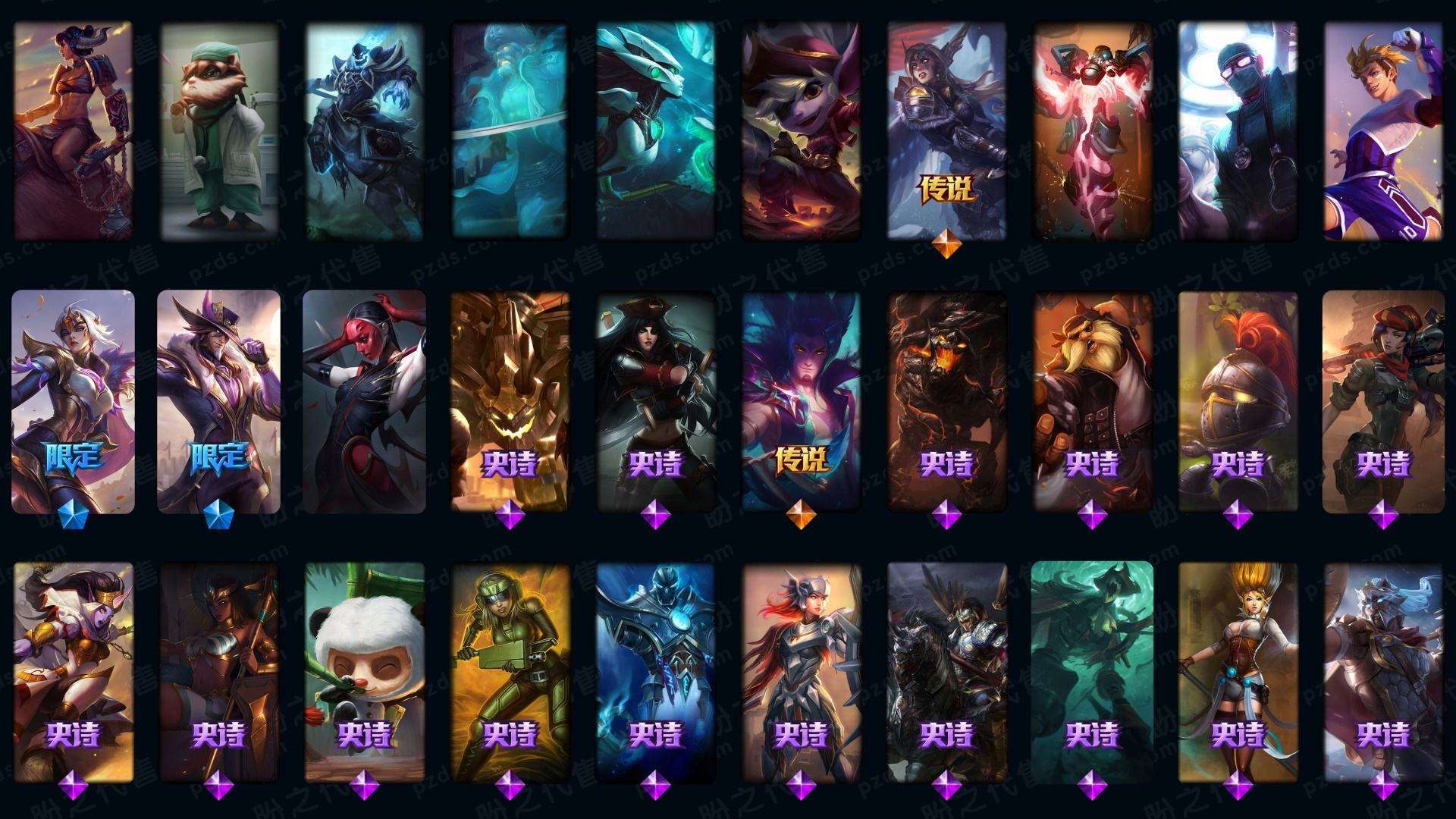
Task: Select the hamster surgeon skin card
Action: click(218, 130)
